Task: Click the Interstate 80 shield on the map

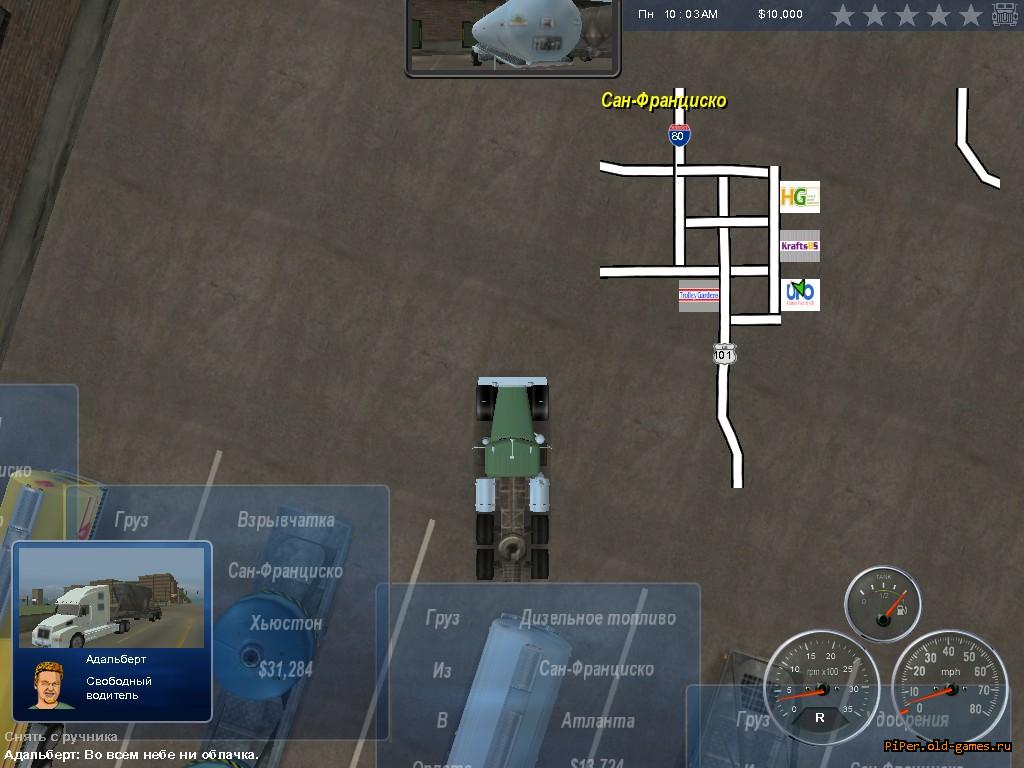Action: pos(679,135)
